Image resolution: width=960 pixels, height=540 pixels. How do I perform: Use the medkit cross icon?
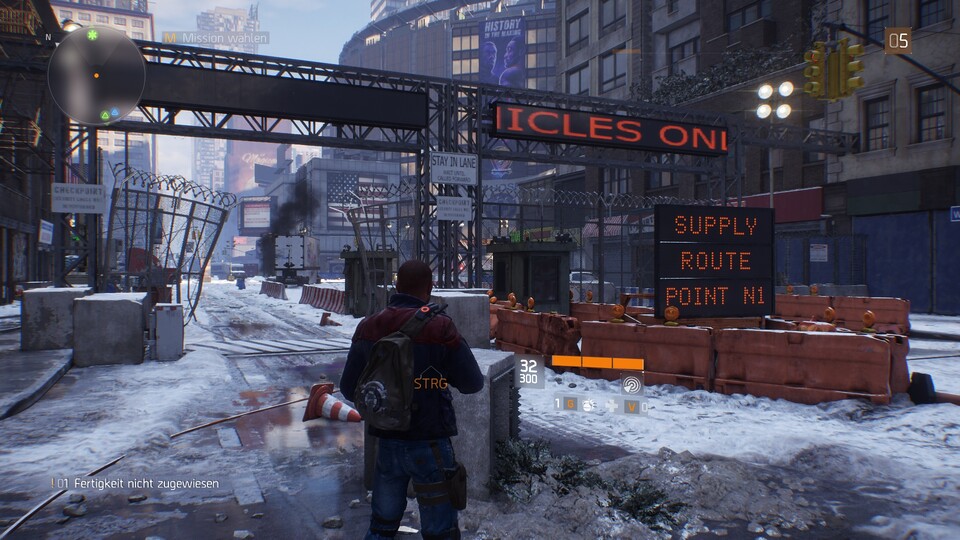click(611, 405)
